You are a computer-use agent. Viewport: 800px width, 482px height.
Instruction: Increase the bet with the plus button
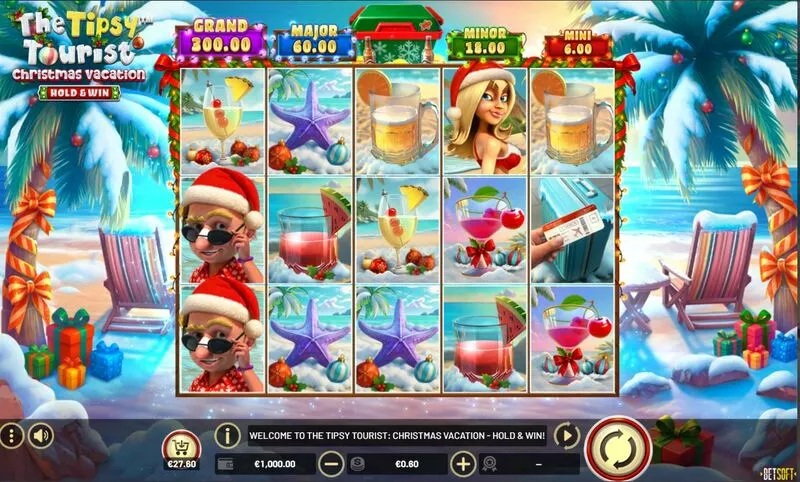point(462,463)
